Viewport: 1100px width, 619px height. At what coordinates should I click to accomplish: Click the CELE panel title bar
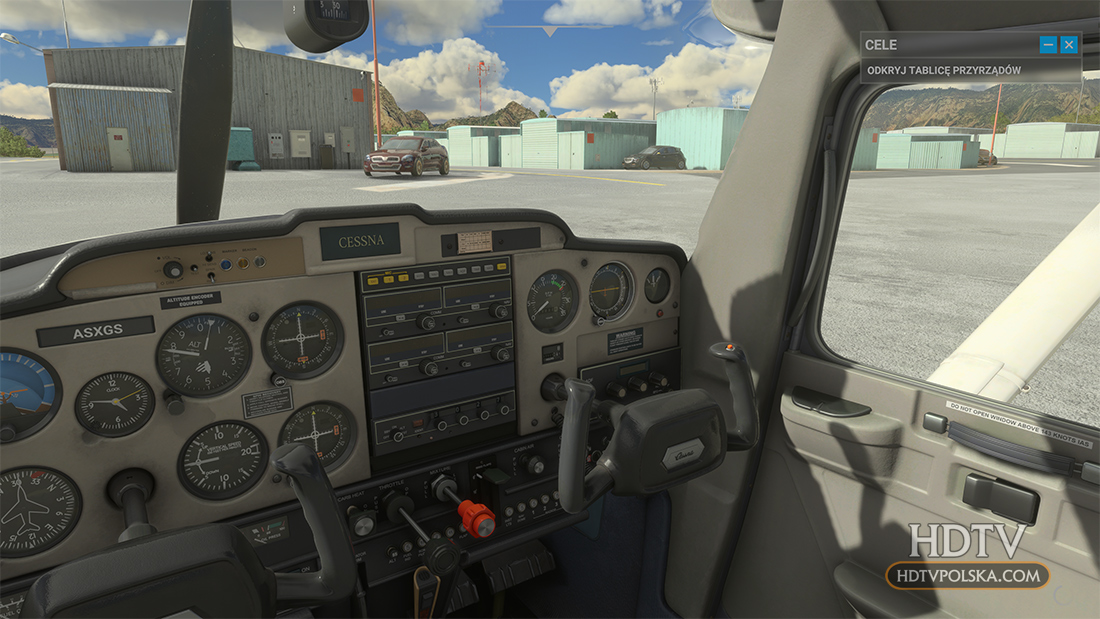coord(940,44)
